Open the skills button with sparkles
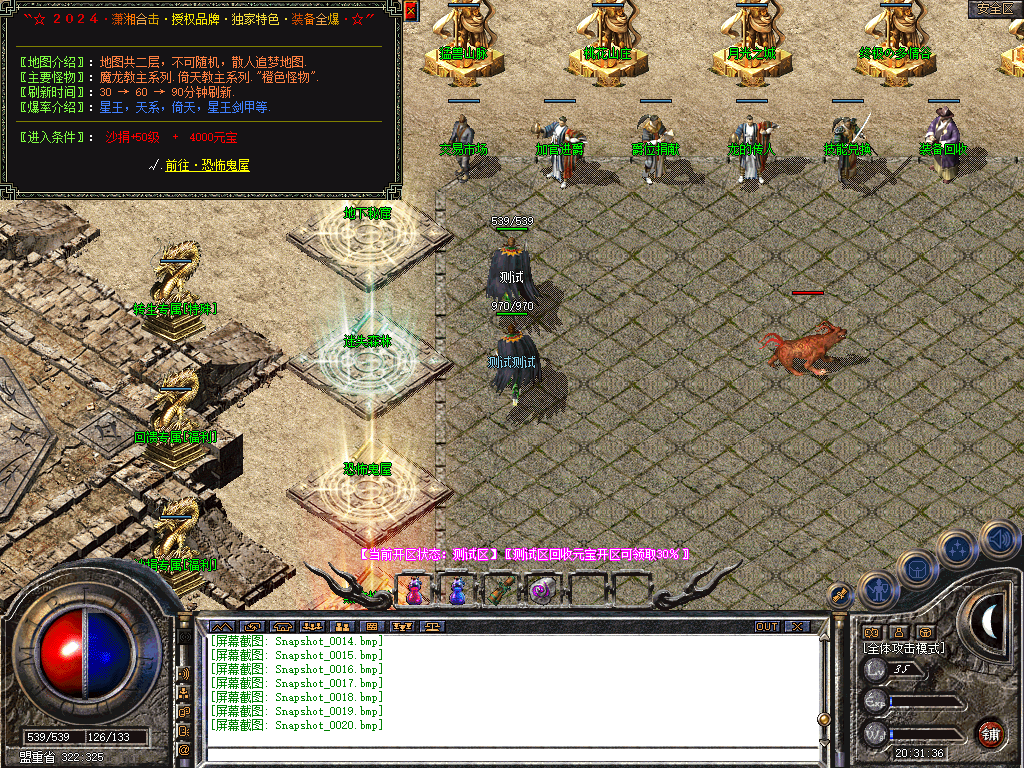1024x768 pixels. click(958, 548)
